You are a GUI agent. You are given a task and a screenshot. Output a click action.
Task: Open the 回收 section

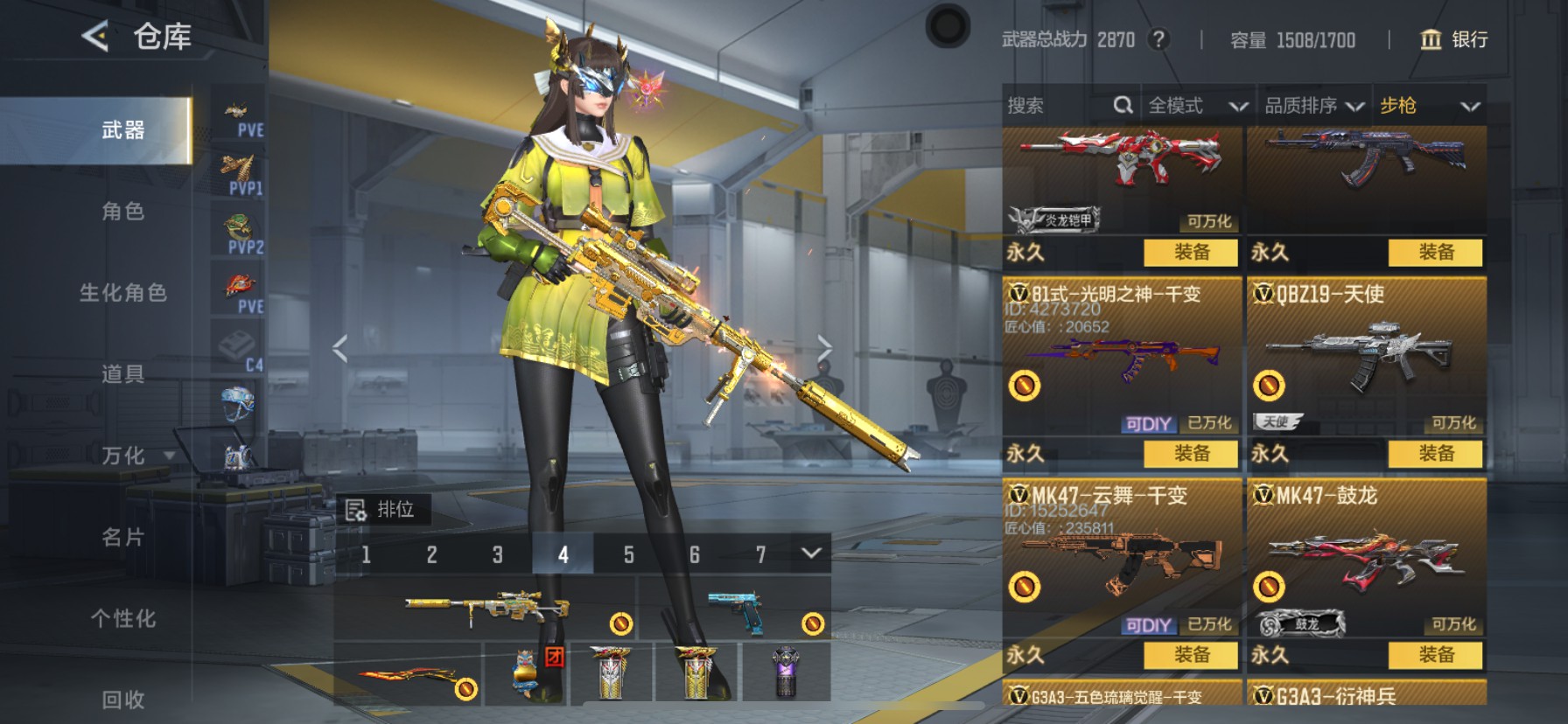click(x=122, y=699)
